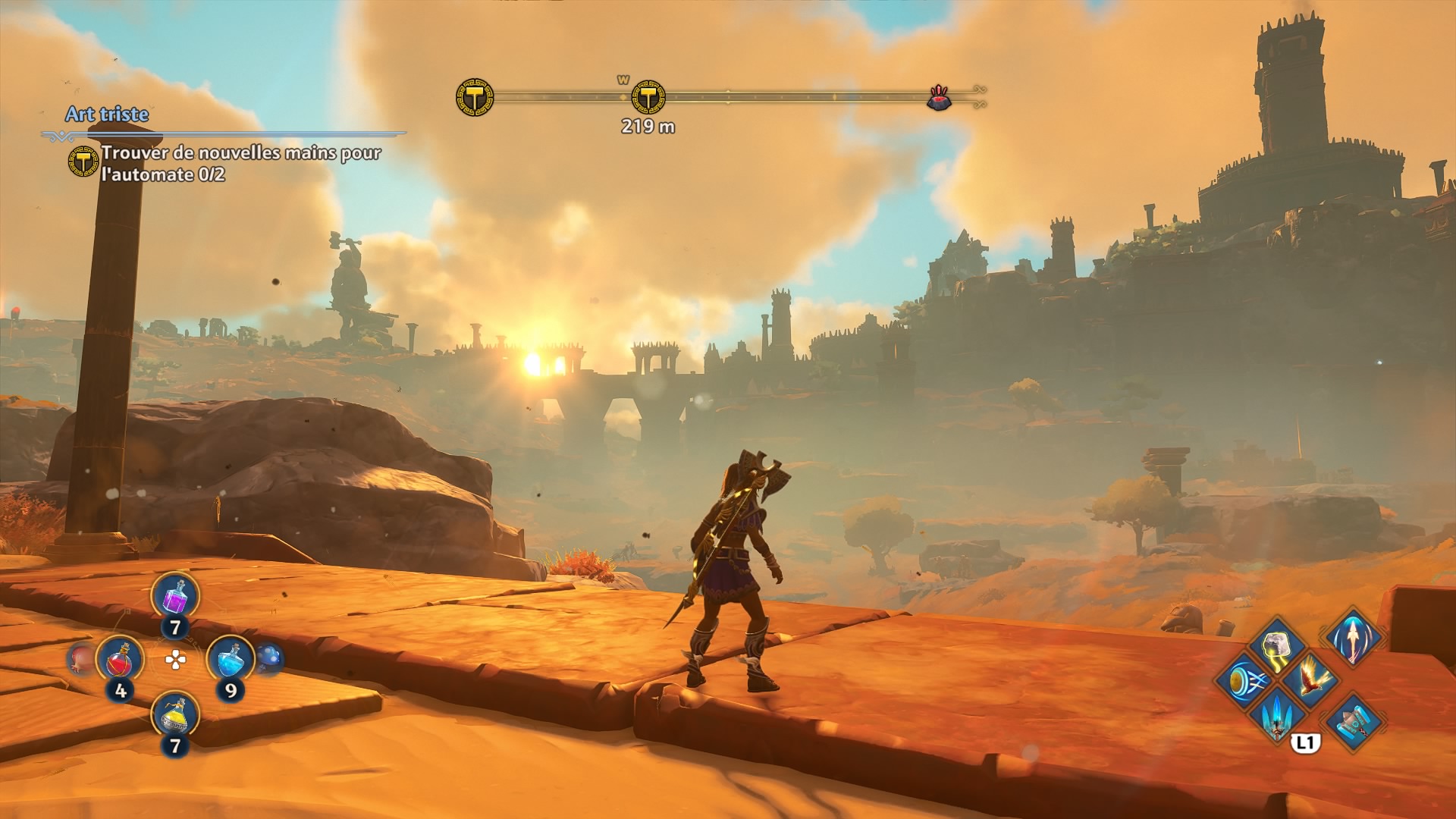Select the blue hammer ability
This screenshot has width=1456, height=819.
(1354, 718)
